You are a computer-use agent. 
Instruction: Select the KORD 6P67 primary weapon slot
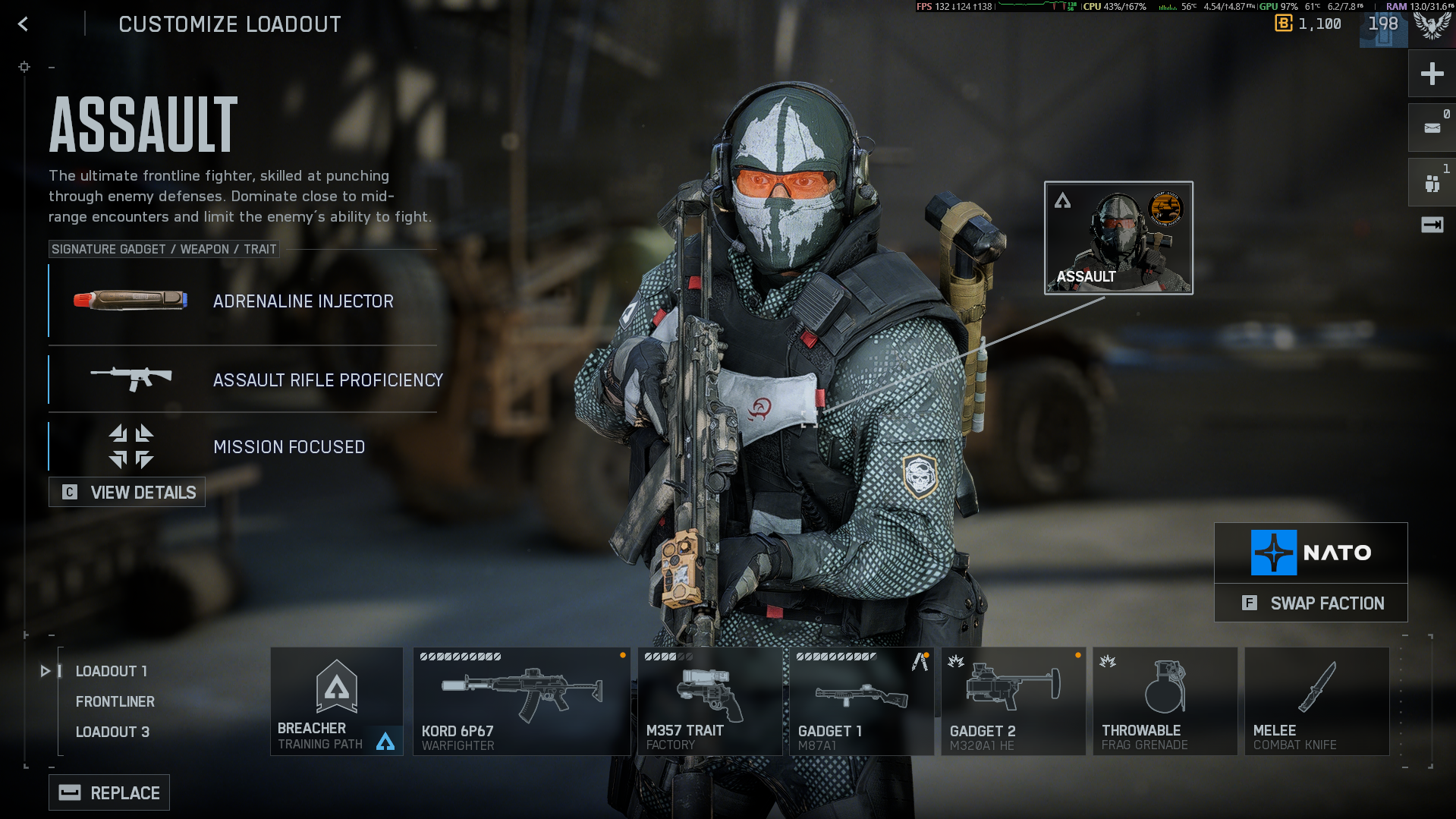(521, 701)
